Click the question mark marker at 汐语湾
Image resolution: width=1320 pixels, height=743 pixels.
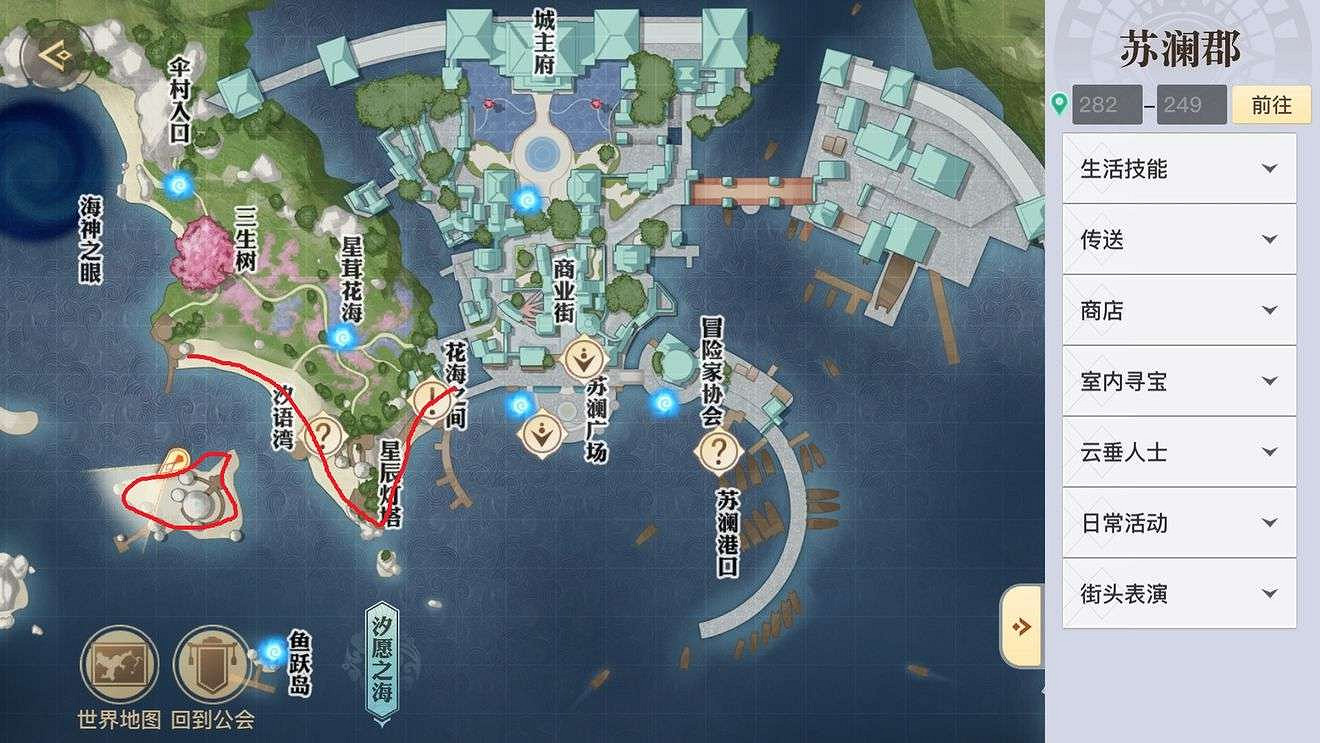click(325, 432)
